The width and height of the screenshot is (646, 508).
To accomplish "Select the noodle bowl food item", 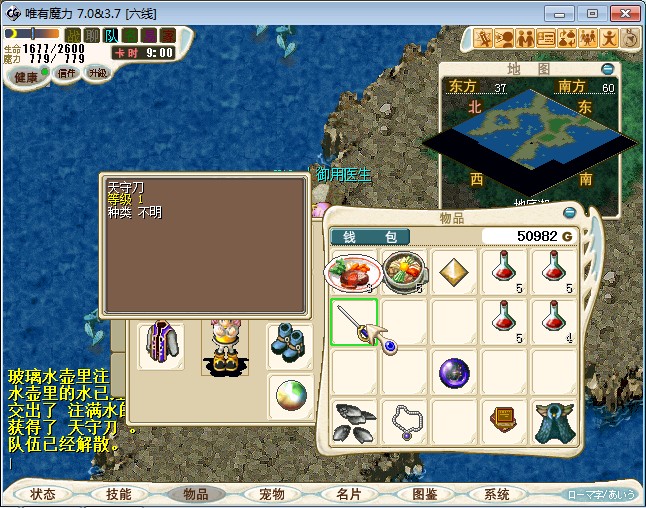I will (404, 270).
